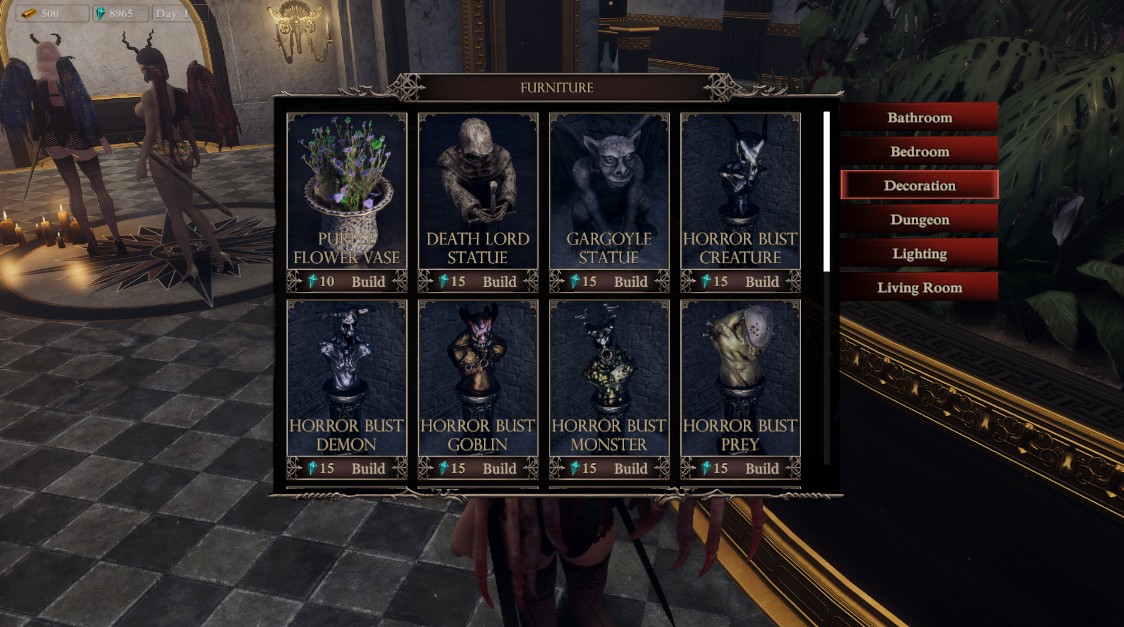This screenshot has width=1124, height=627.
Task: Build the Purple Flower Vase
Action: tap(368, 282)
